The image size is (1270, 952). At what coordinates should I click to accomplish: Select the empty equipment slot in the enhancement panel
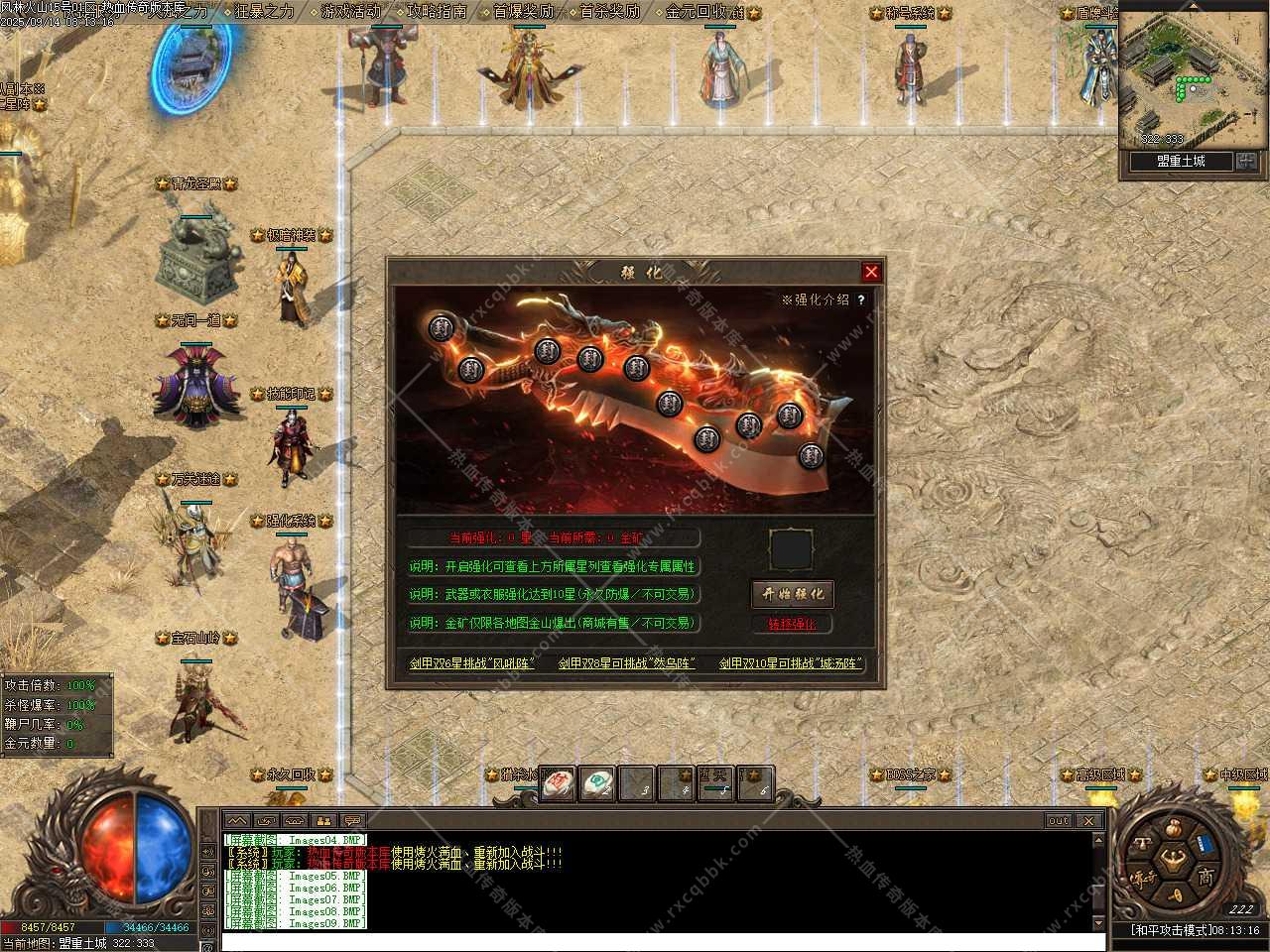(791, 549)
